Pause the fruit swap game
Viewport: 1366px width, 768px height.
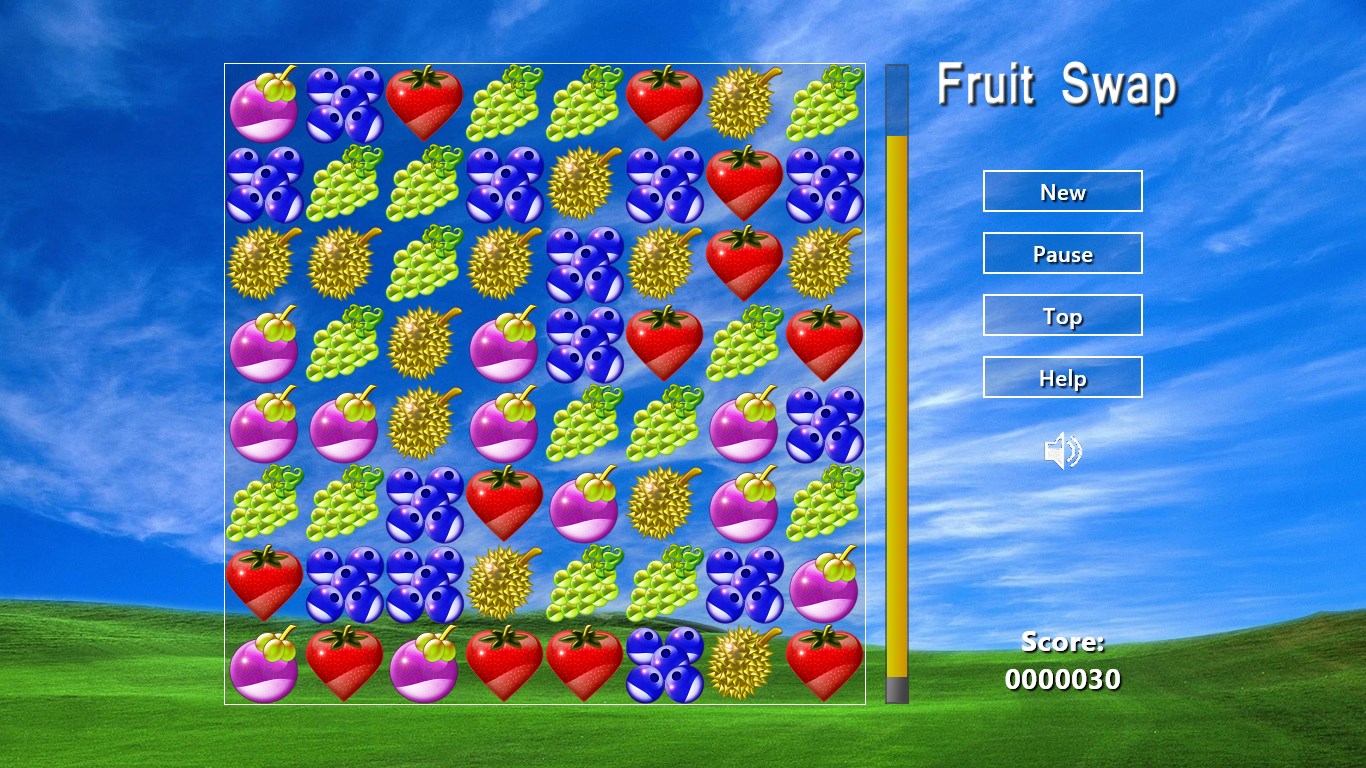[x=1062, y=253]
